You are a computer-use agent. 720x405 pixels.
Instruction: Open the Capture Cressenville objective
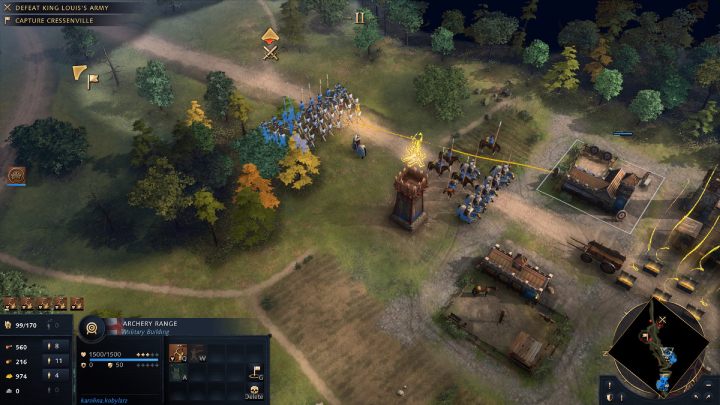[x=58, y=20]
